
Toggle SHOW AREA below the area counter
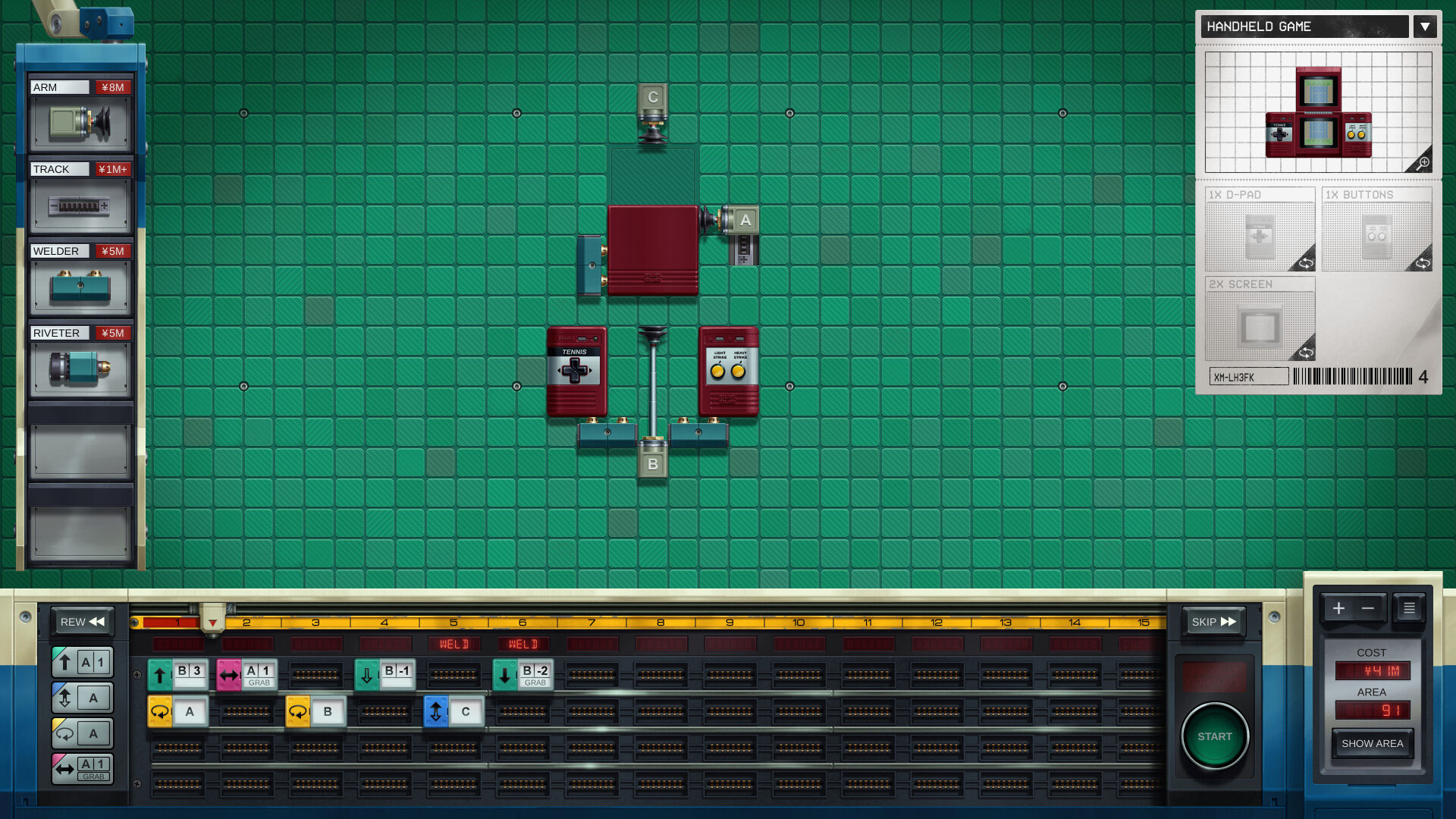coord(1373,744)
